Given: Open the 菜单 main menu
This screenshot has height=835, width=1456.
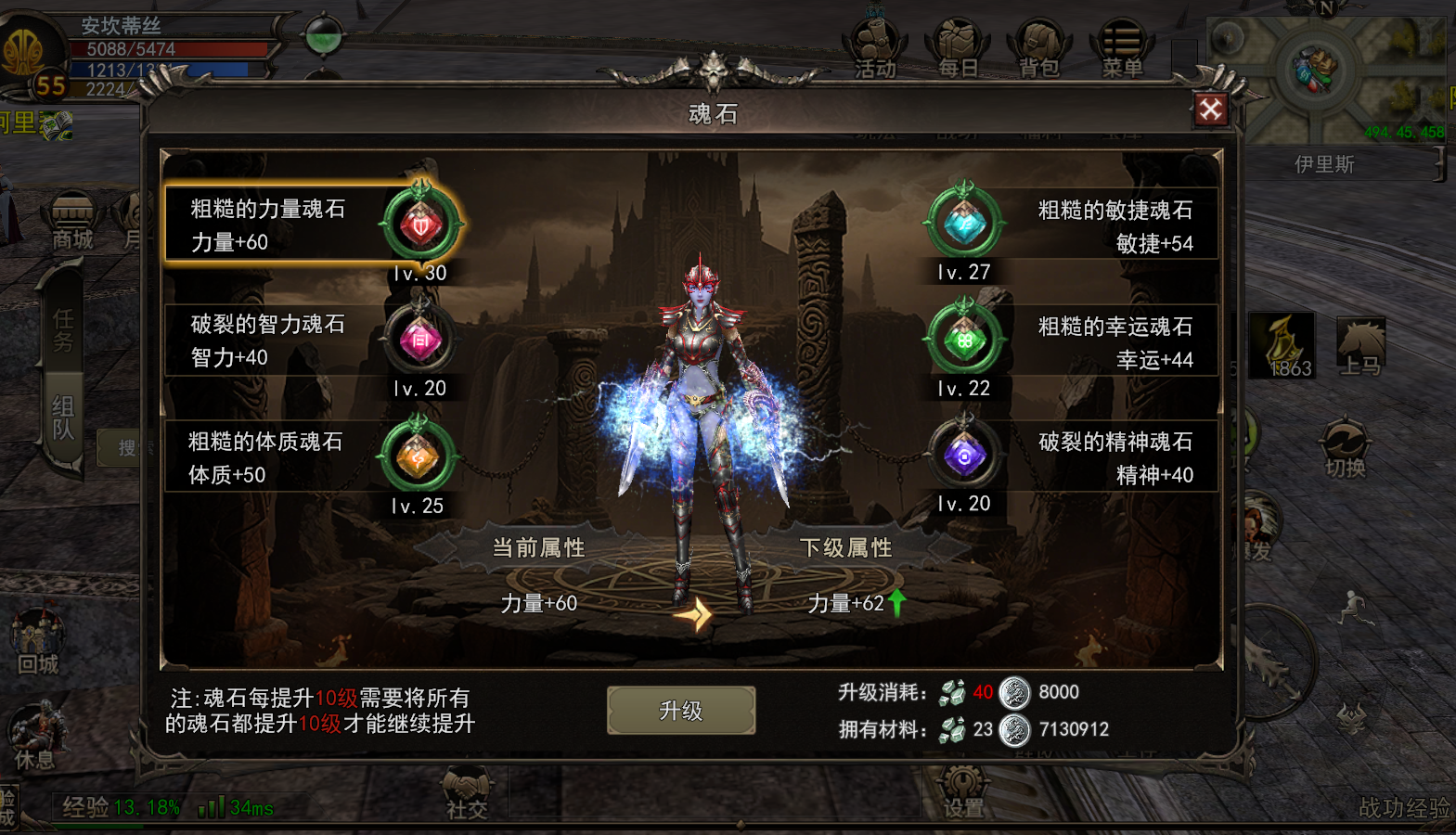Looking at the screenshot, I should (1122, 49).
